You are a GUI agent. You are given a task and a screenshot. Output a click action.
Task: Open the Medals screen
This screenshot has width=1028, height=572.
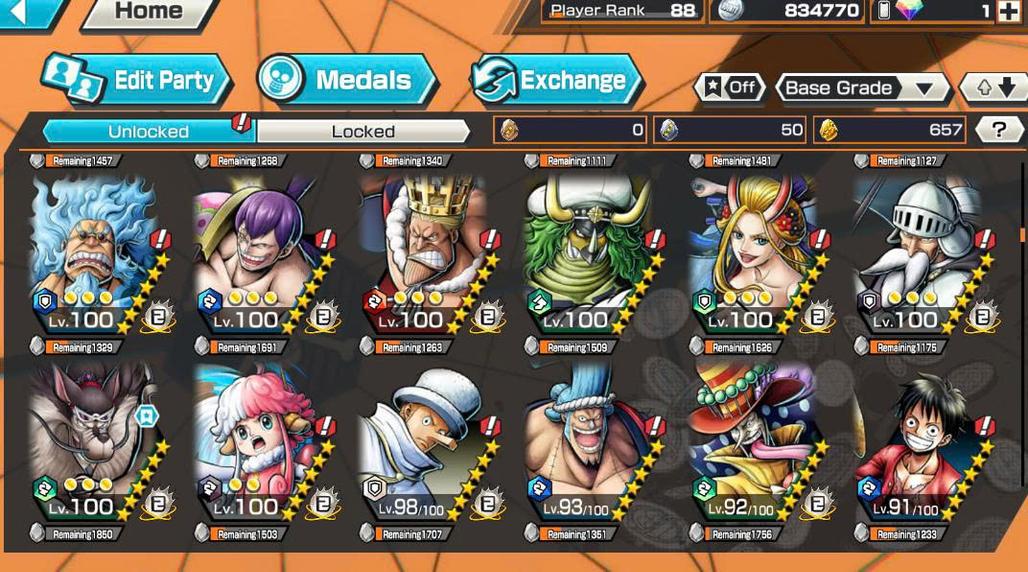(346, 81)
